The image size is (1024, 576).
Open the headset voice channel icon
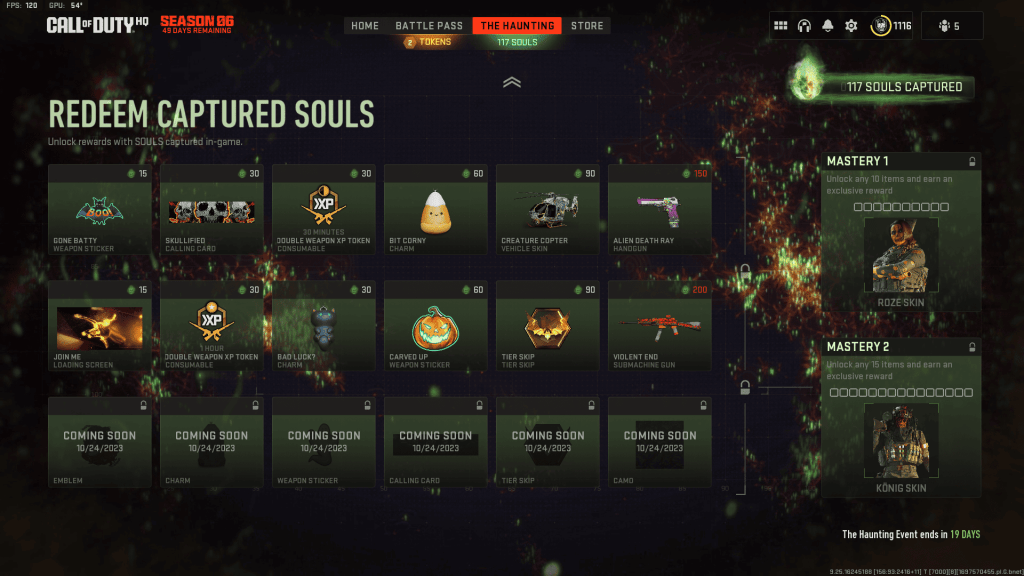coord(804,26)
